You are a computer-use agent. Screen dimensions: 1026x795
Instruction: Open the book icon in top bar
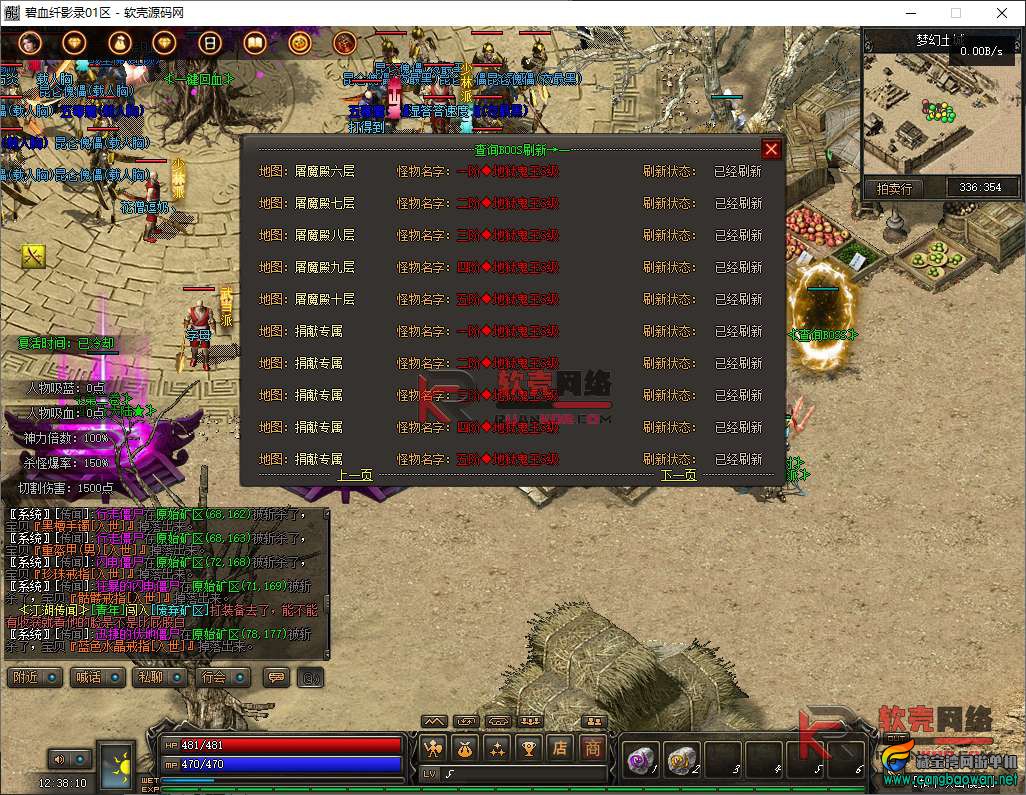[254, 43]
